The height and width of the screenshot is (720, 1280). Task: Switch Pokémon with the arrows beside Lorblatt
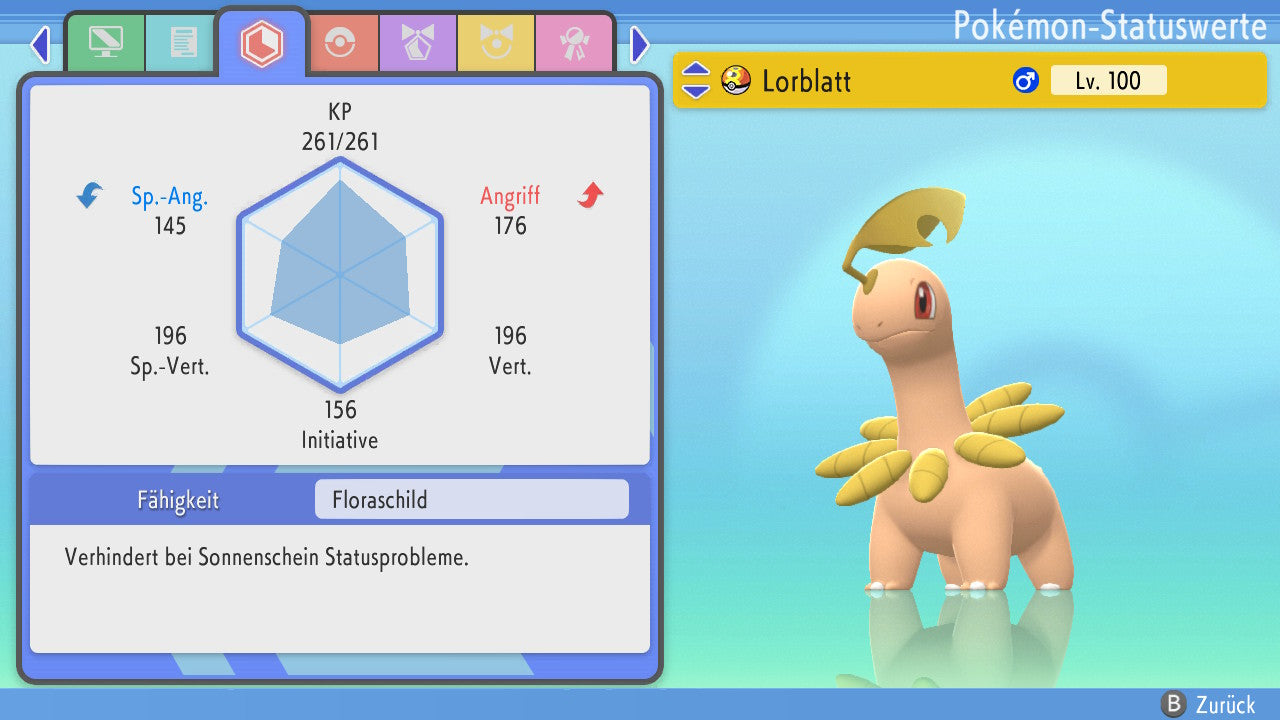[696, 80]
